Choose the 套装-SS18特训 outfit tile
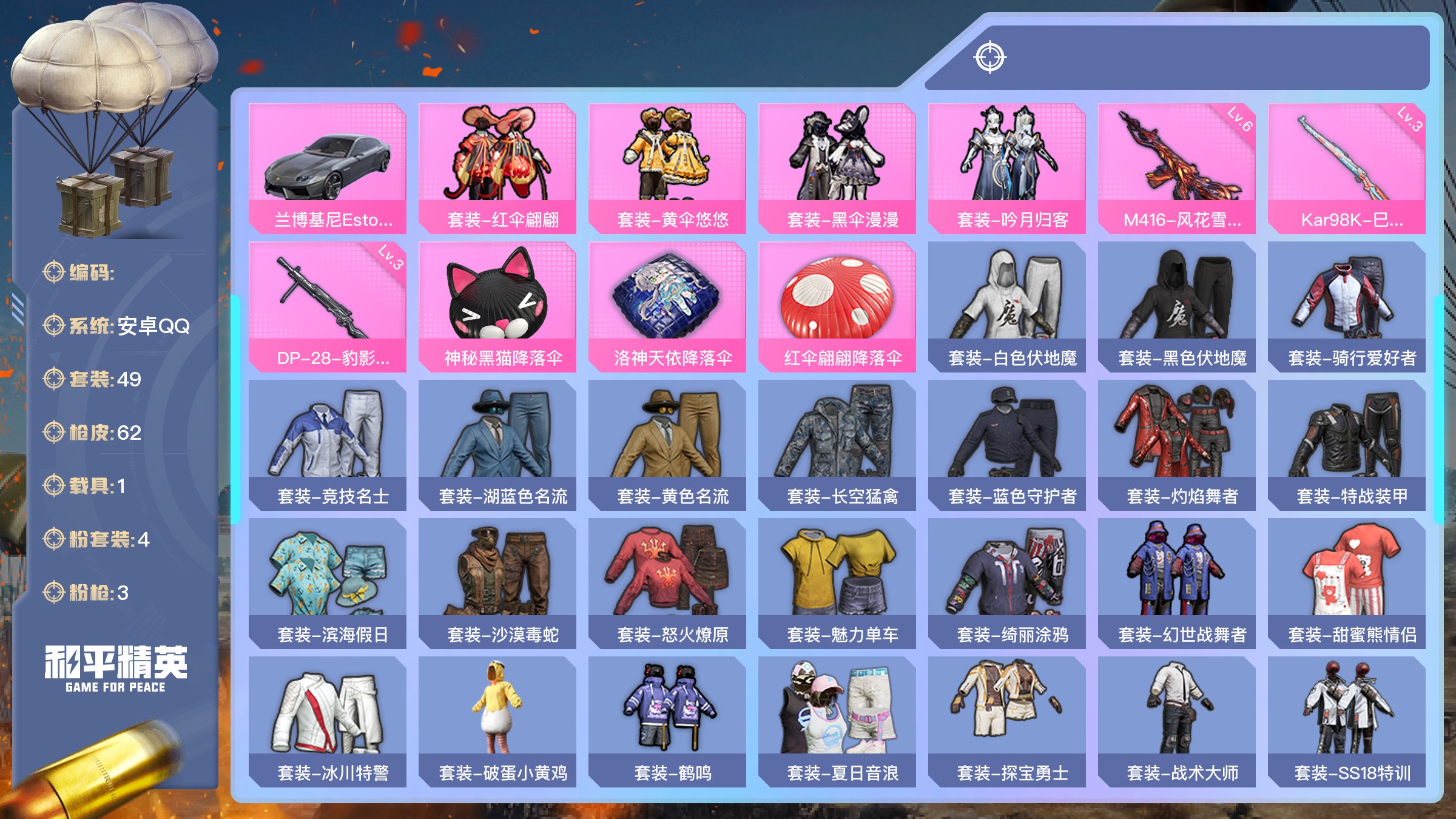Screen dimensions: 1456x819 tap(1347, 721)
